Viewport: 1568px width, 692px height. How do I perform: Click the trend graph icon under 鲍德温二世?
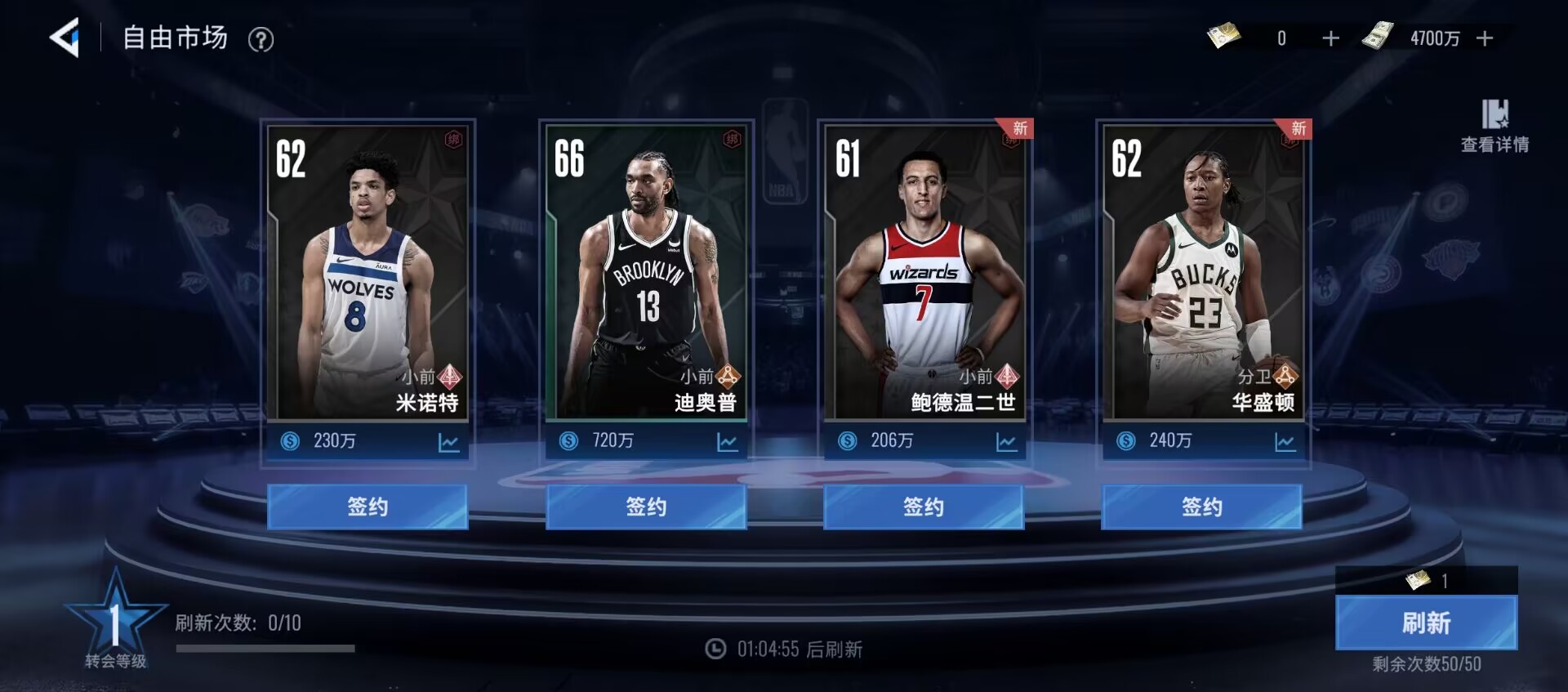tap(1005, 442)
